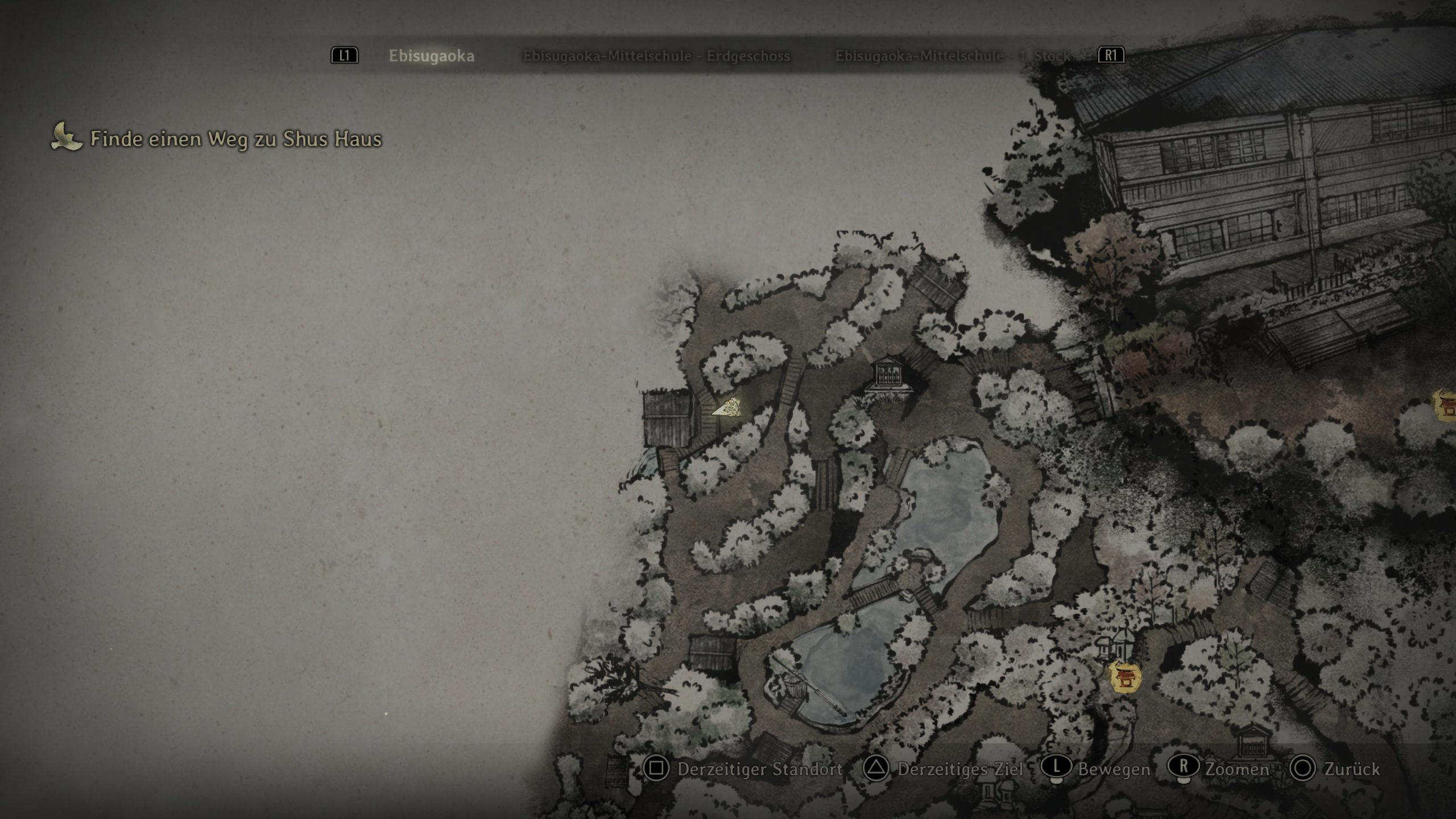This screenshot has height=819, width=1456.
Task: Select the objective 'Finde einen Weg zu Shus Haus'
Action: click(235, 139)
